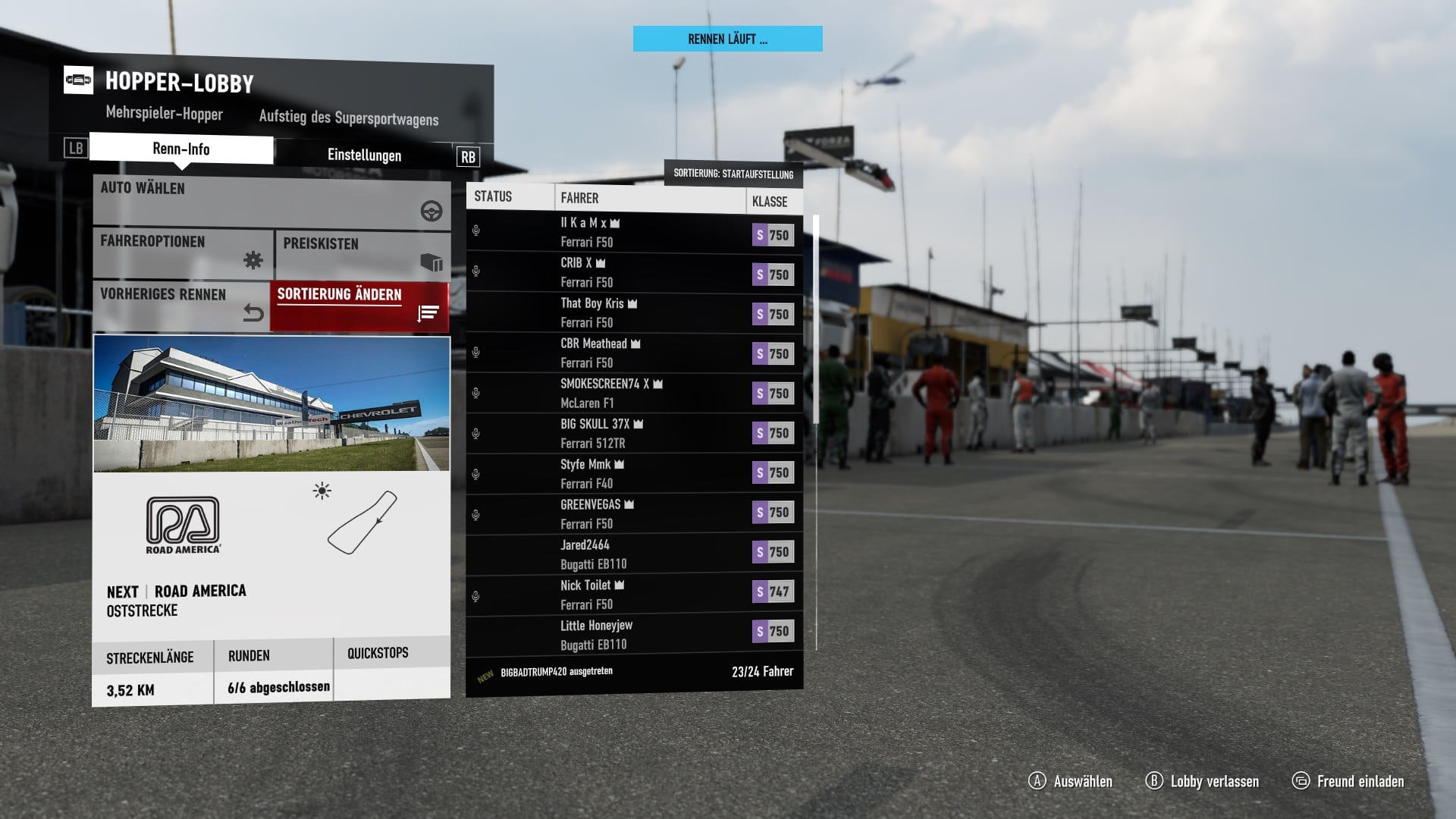Click the driver list scrollbar
Viewport: 1456px width, 819px height.
[817, 318]
